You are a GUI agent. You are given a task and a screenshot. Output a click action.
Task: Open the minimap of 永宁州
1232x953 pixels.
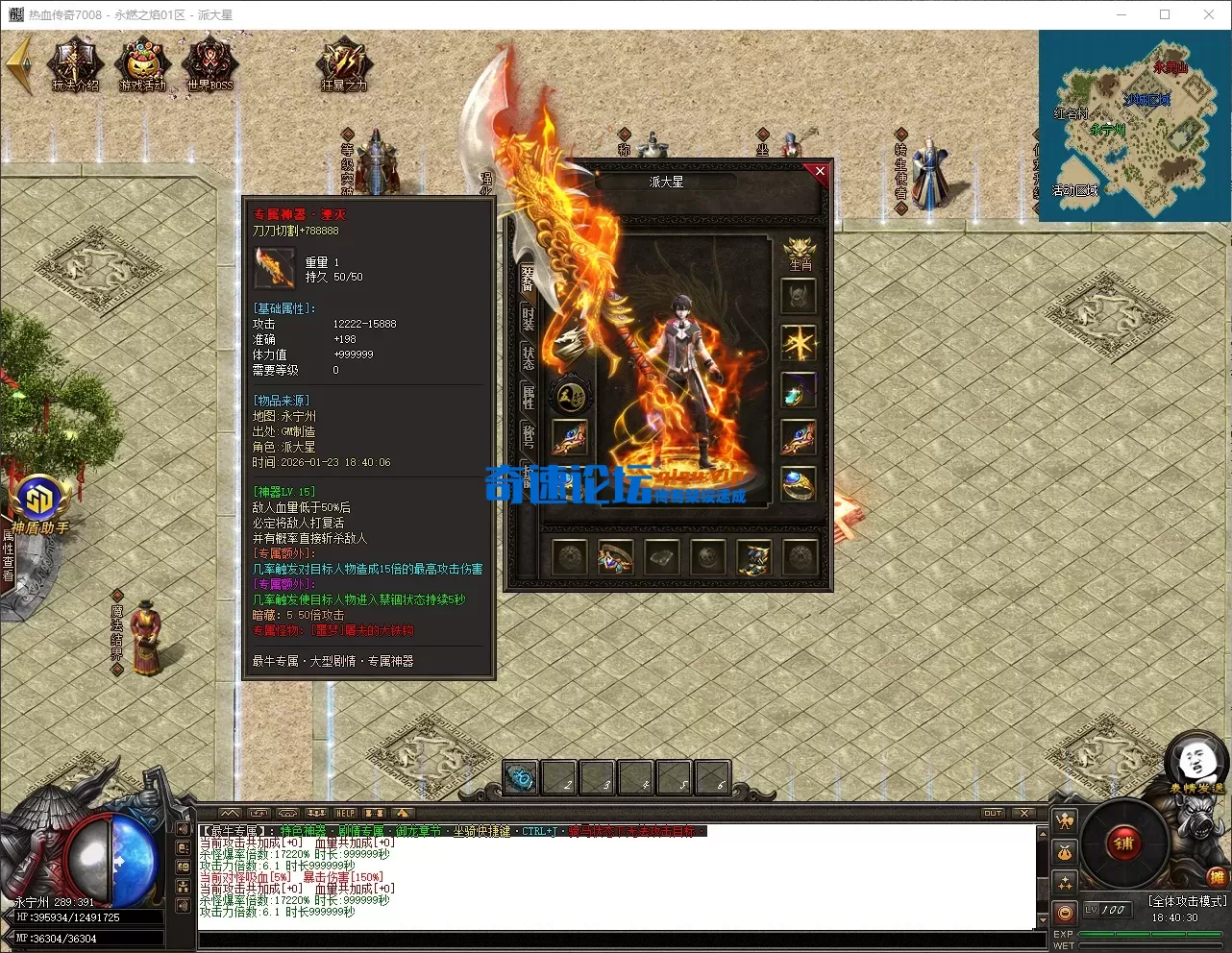click(1134, 125)
